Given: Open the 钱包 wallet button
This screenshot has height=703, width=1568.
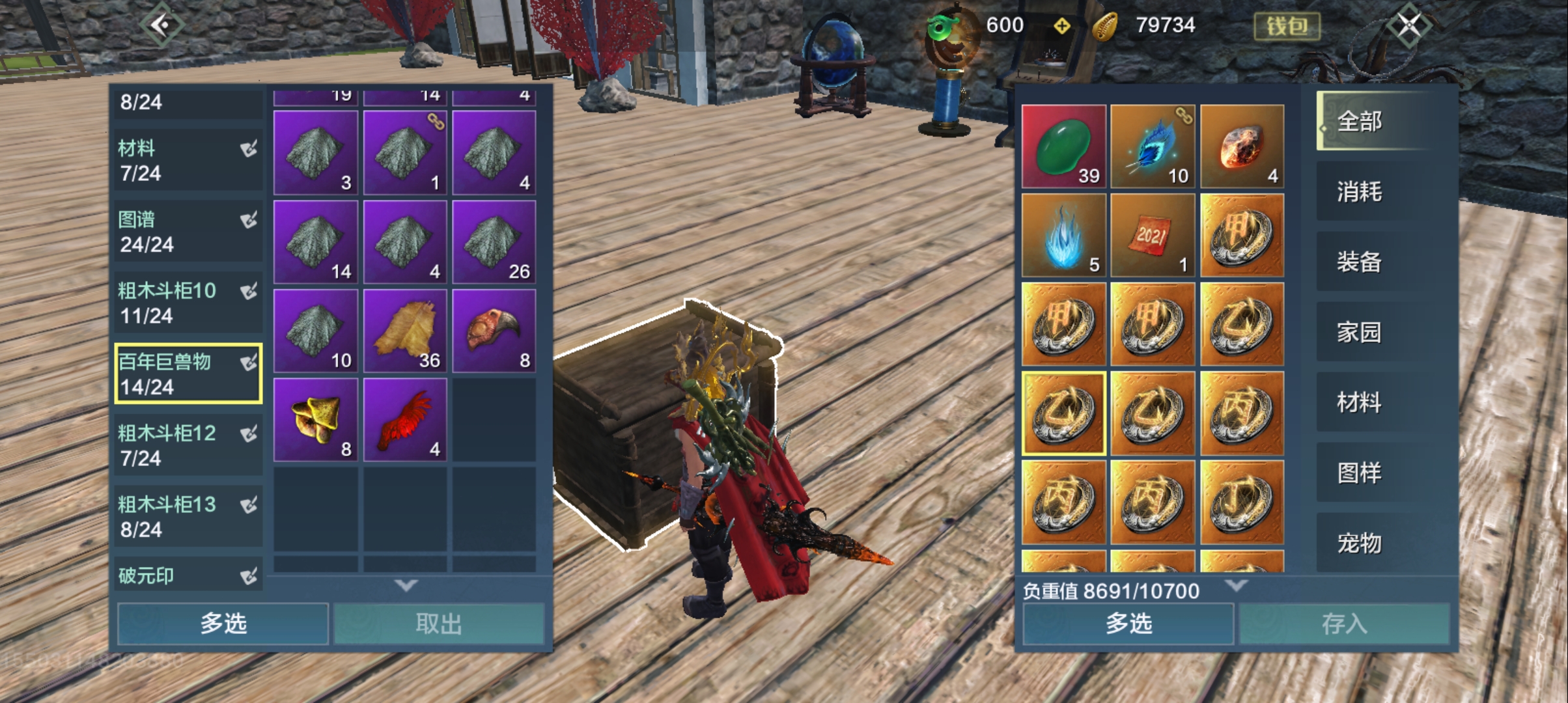Looking at the screenshot, I should tap(1287, 26).
